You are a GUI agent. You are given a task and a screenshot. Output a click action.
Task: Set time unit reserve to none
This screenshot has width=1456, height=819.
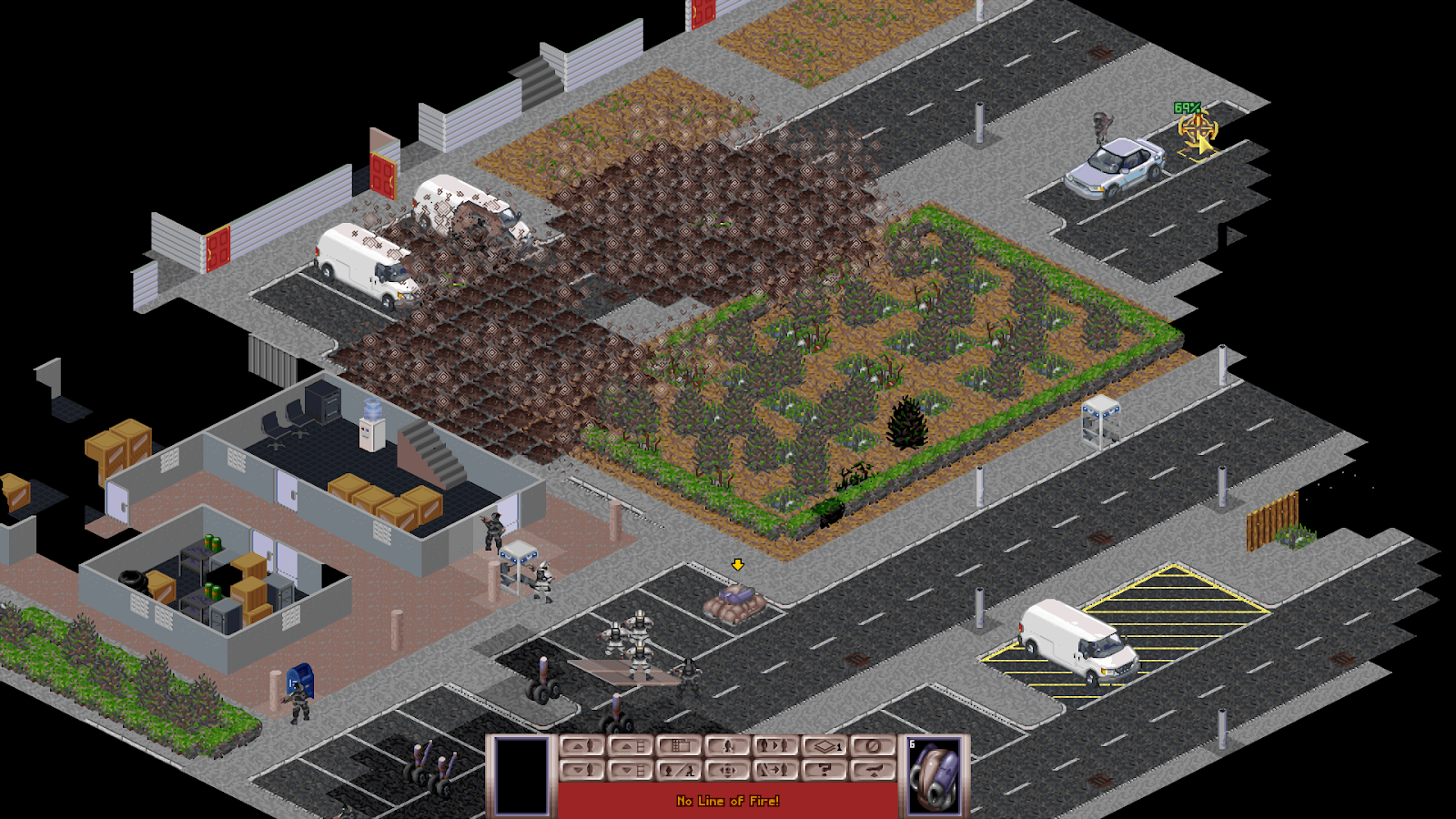tap(873, 746)
